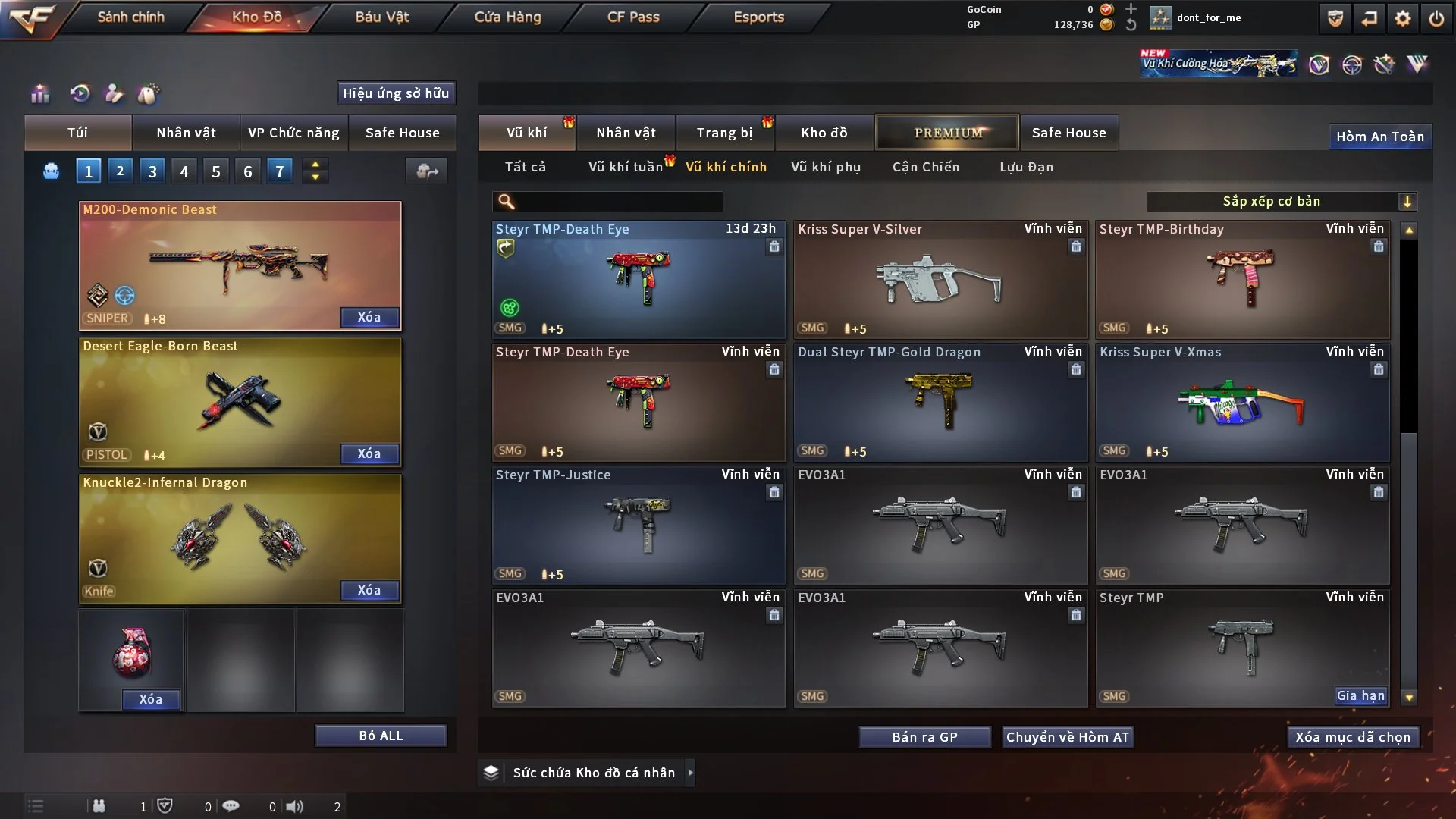Choose the Dual Steyr TMP-Gold Dragon

[x=940, y=403]
